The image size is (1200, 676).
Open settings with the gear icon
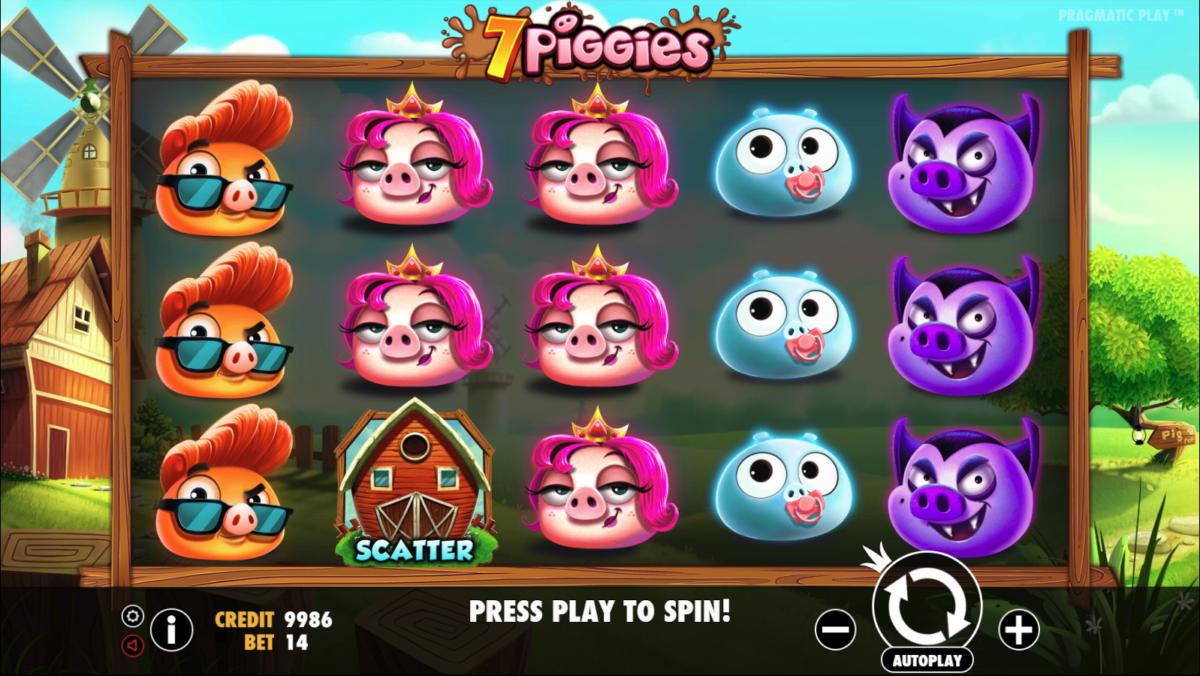(133, 616)
